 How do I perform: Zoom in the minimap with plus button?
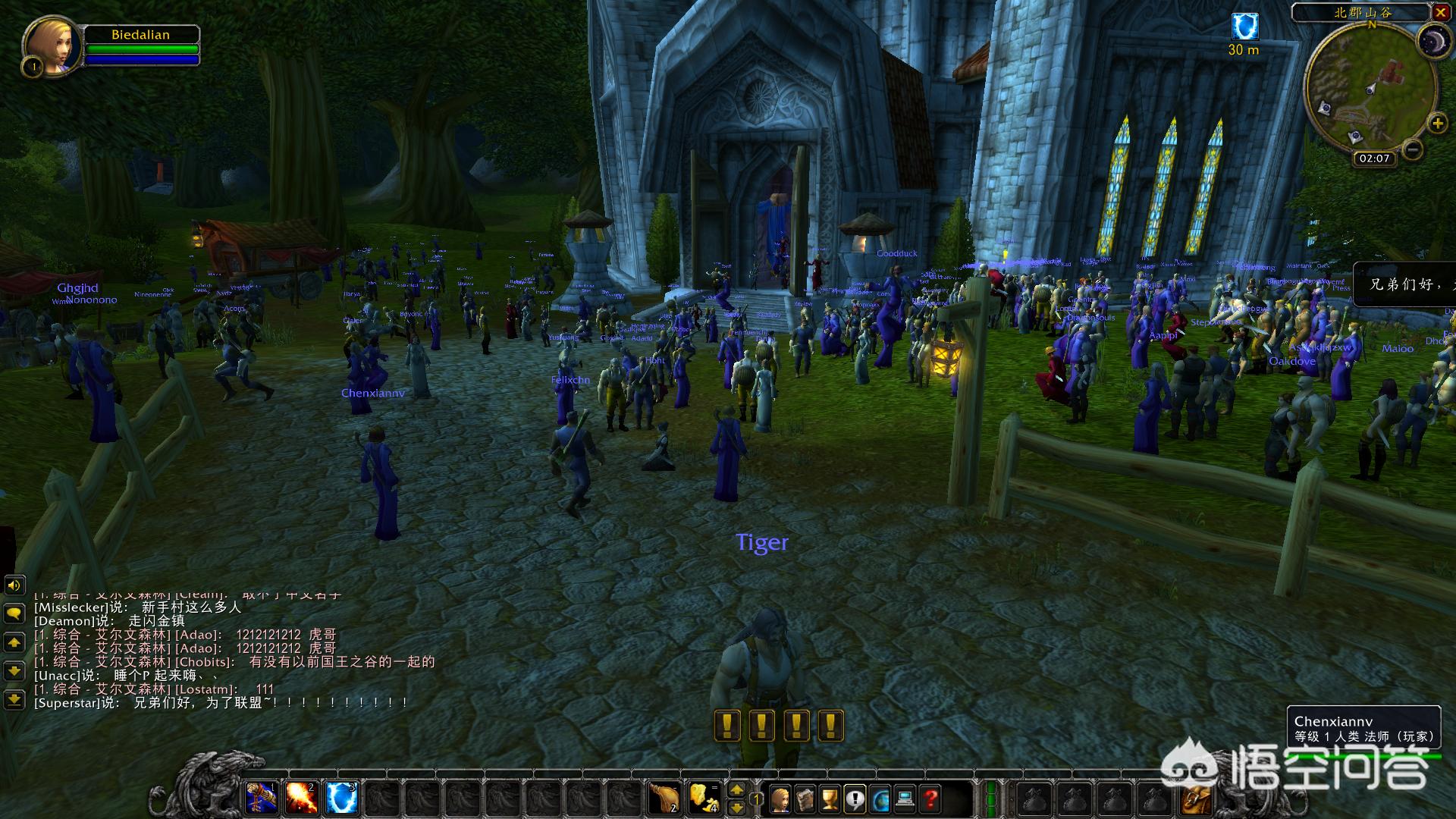tap(1436, 124)
